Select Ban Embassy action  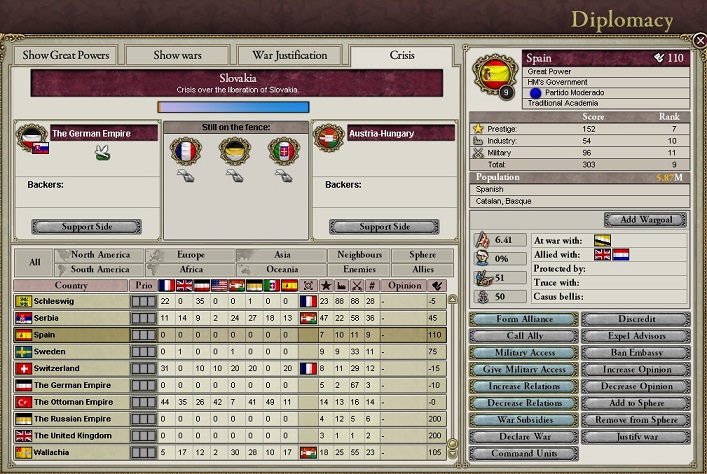coord(634,353)
